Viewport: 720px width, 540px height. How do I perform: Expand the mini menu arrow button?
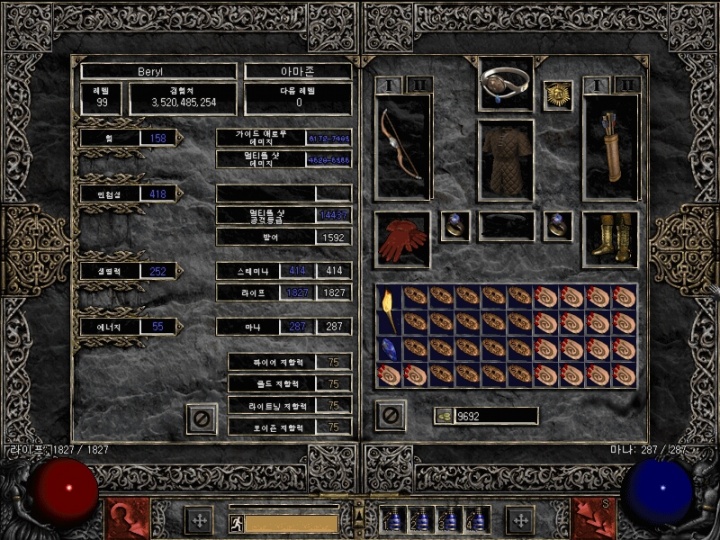click(x=360, y=517)
